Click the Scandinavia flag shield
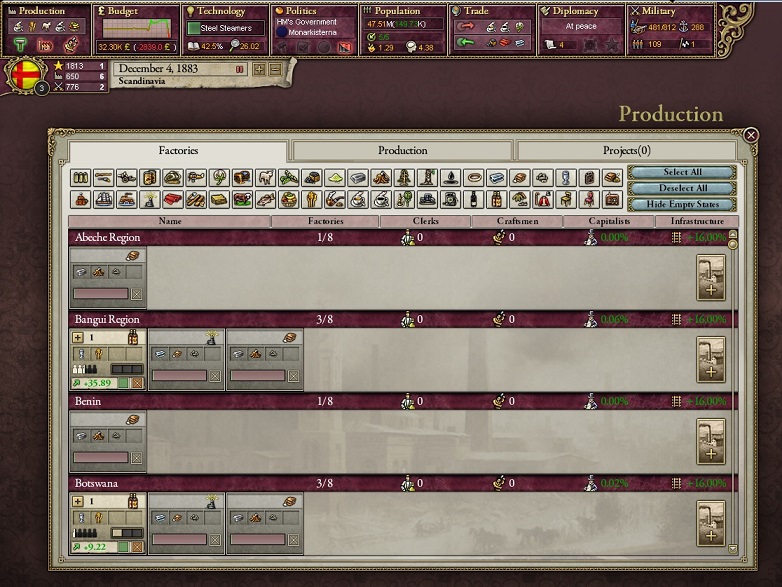Screen dimensions: 782x587 pyautogui.click(x=27, y=77)
